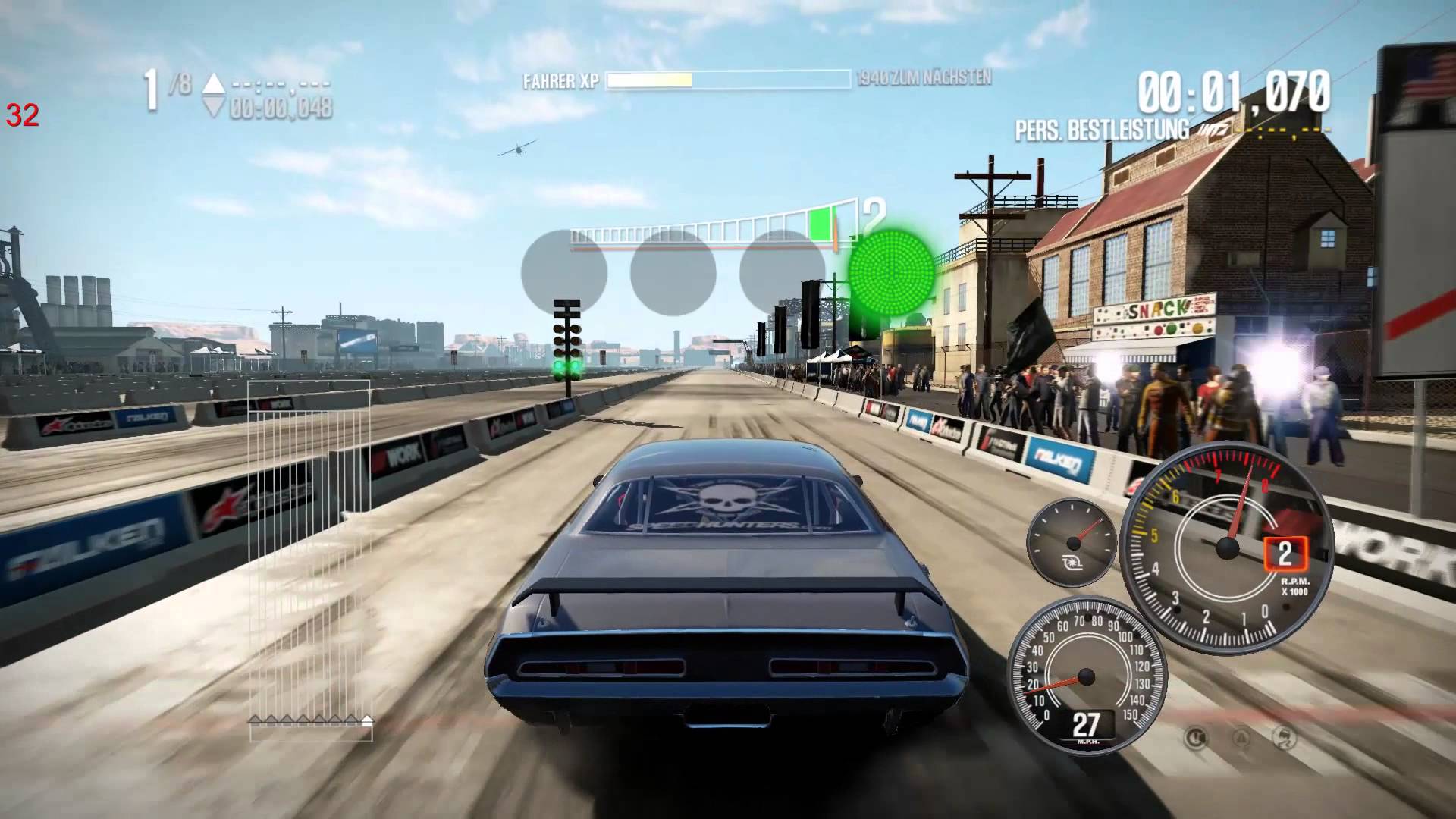Click the brake assist warning icon
This screenshot has width=1456, height=819.
click(x=1197, y=737)
